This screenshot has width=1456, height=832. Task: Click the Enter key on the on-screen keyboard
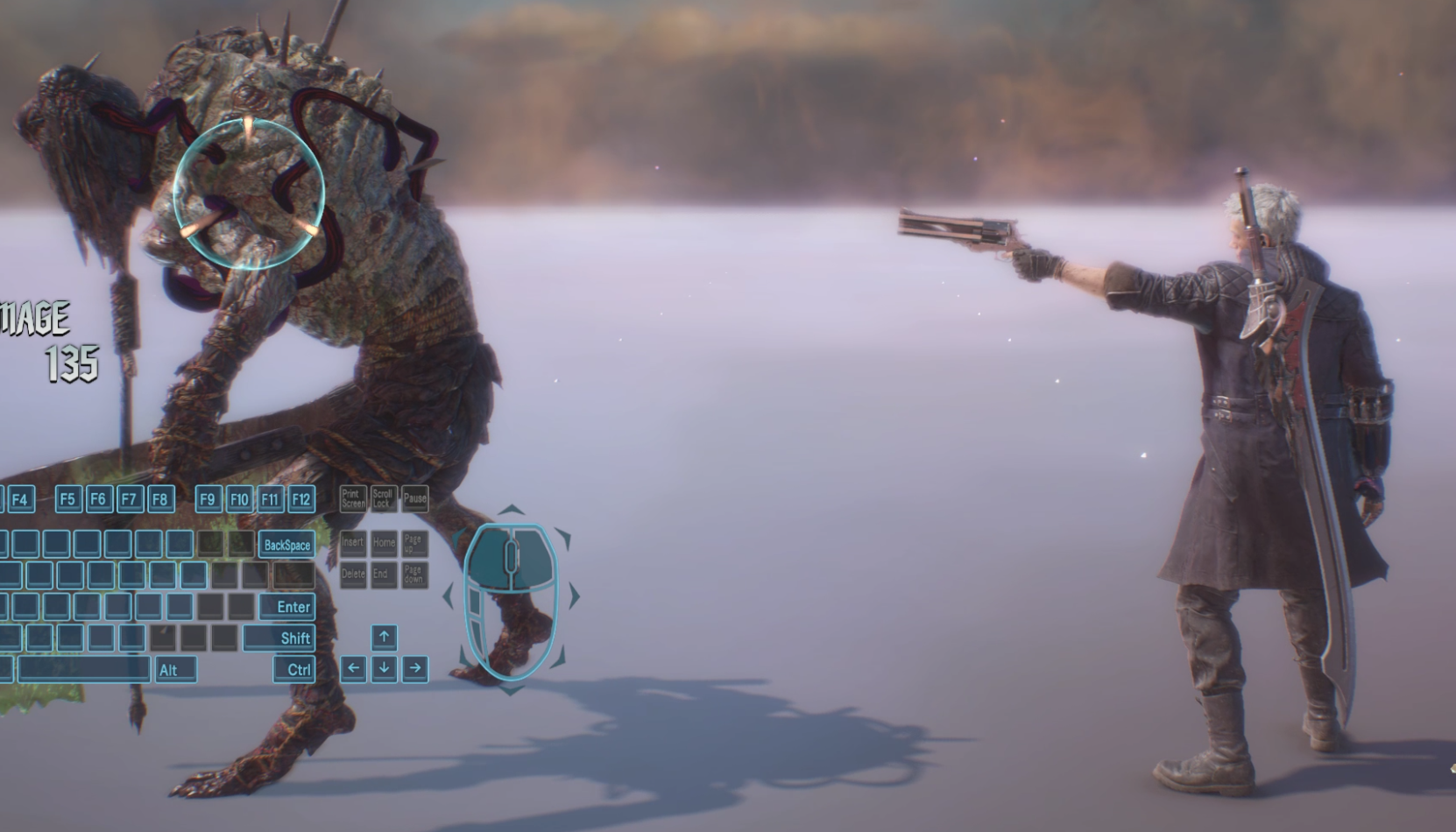click(x=286, y=606)
